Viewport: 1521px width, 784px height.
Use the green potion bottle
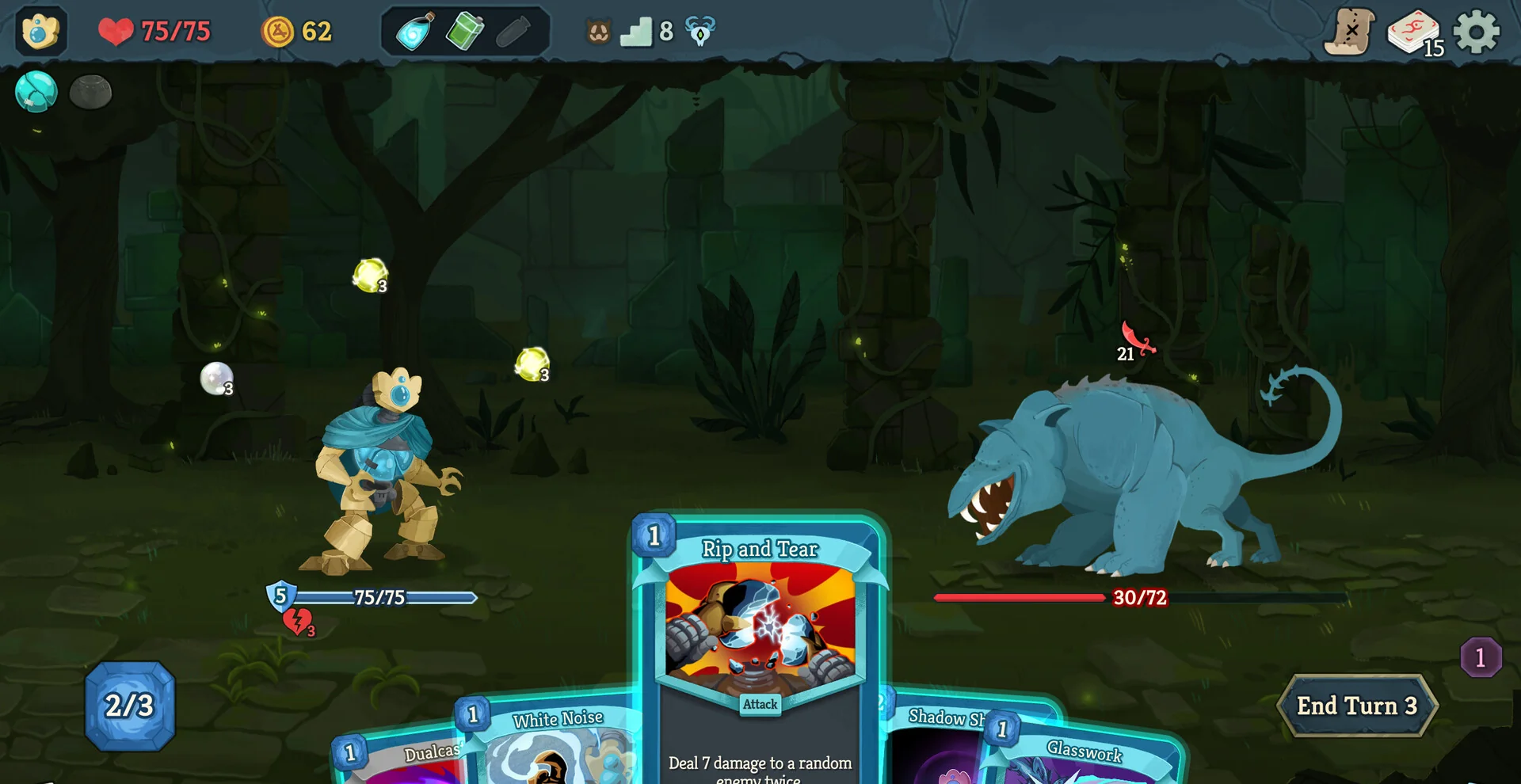[464, 32]
